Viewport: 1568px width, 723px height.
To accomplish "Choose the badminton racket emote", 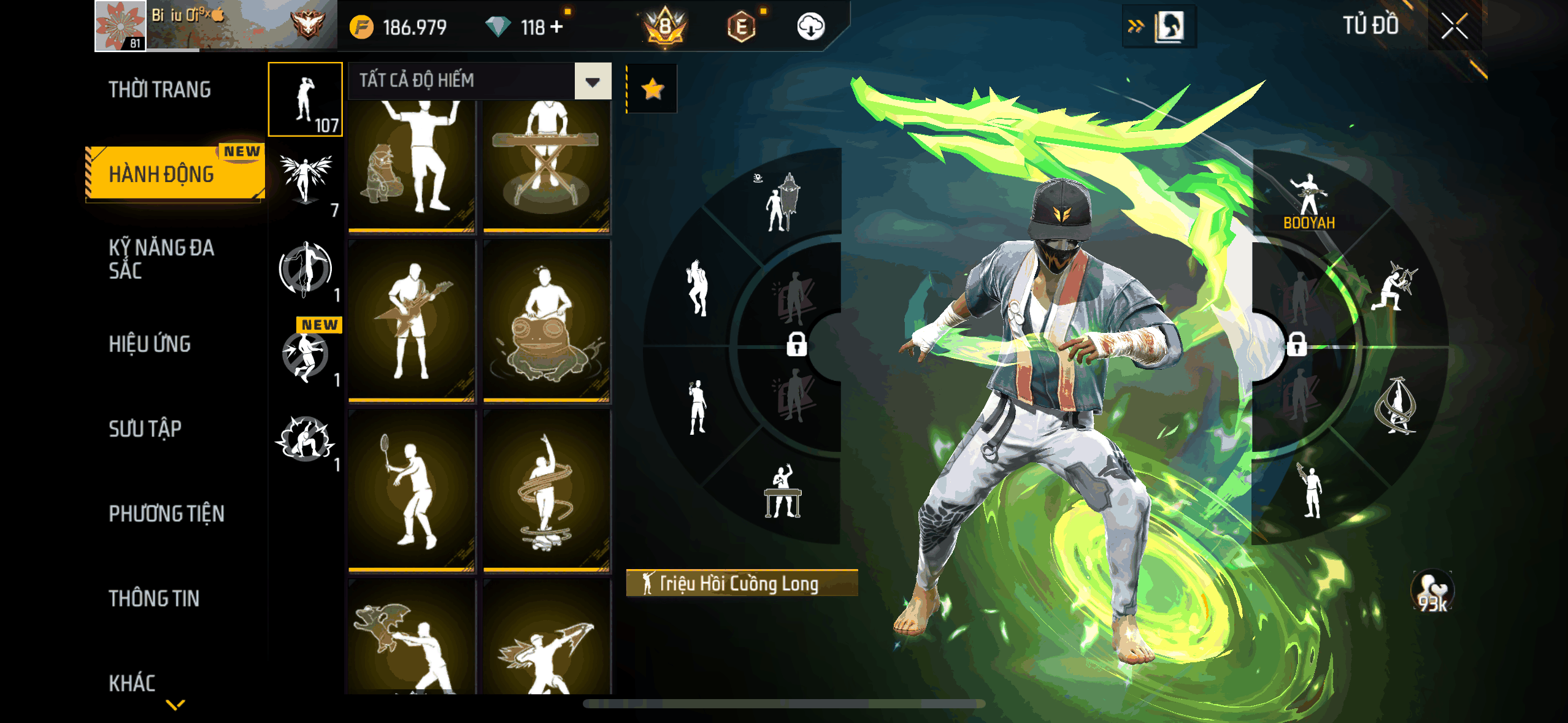I will (412, 490).
